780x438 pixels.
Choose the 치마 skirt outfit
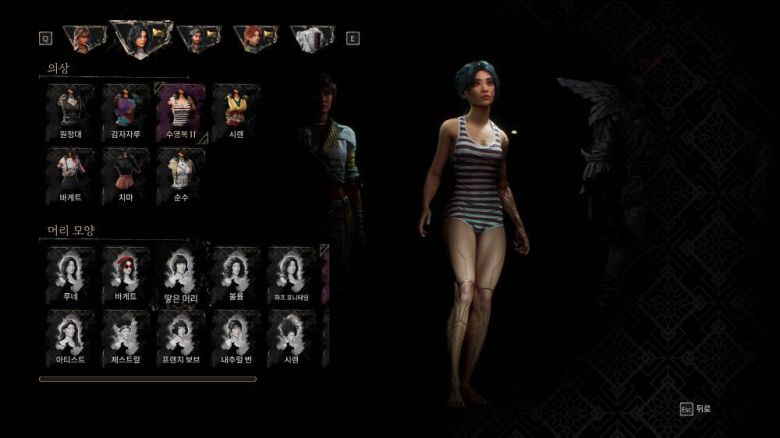(x=125, y=174)
